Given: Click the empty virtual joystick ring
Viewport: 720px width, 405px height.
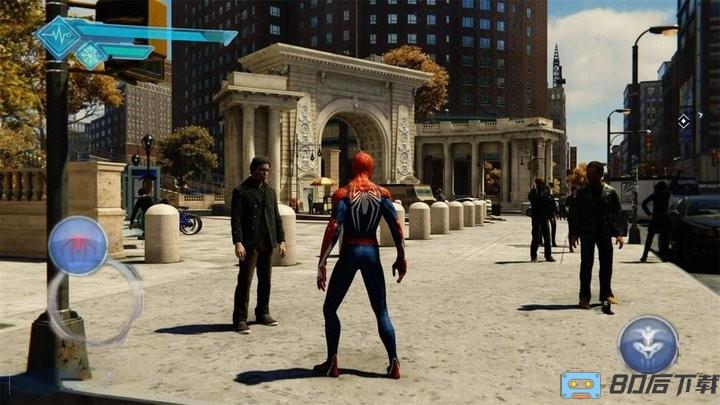Looking at the screenshot, I should tap(94, 301).
